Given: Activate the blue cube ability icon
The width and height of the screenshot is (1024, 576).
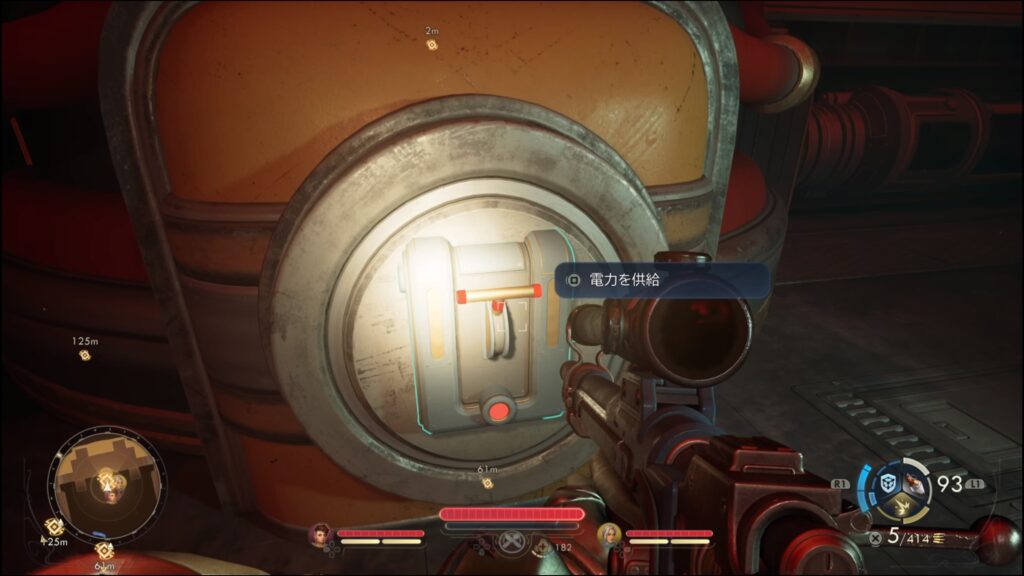Looking at the screenshot, I should [x=887, y=483].
